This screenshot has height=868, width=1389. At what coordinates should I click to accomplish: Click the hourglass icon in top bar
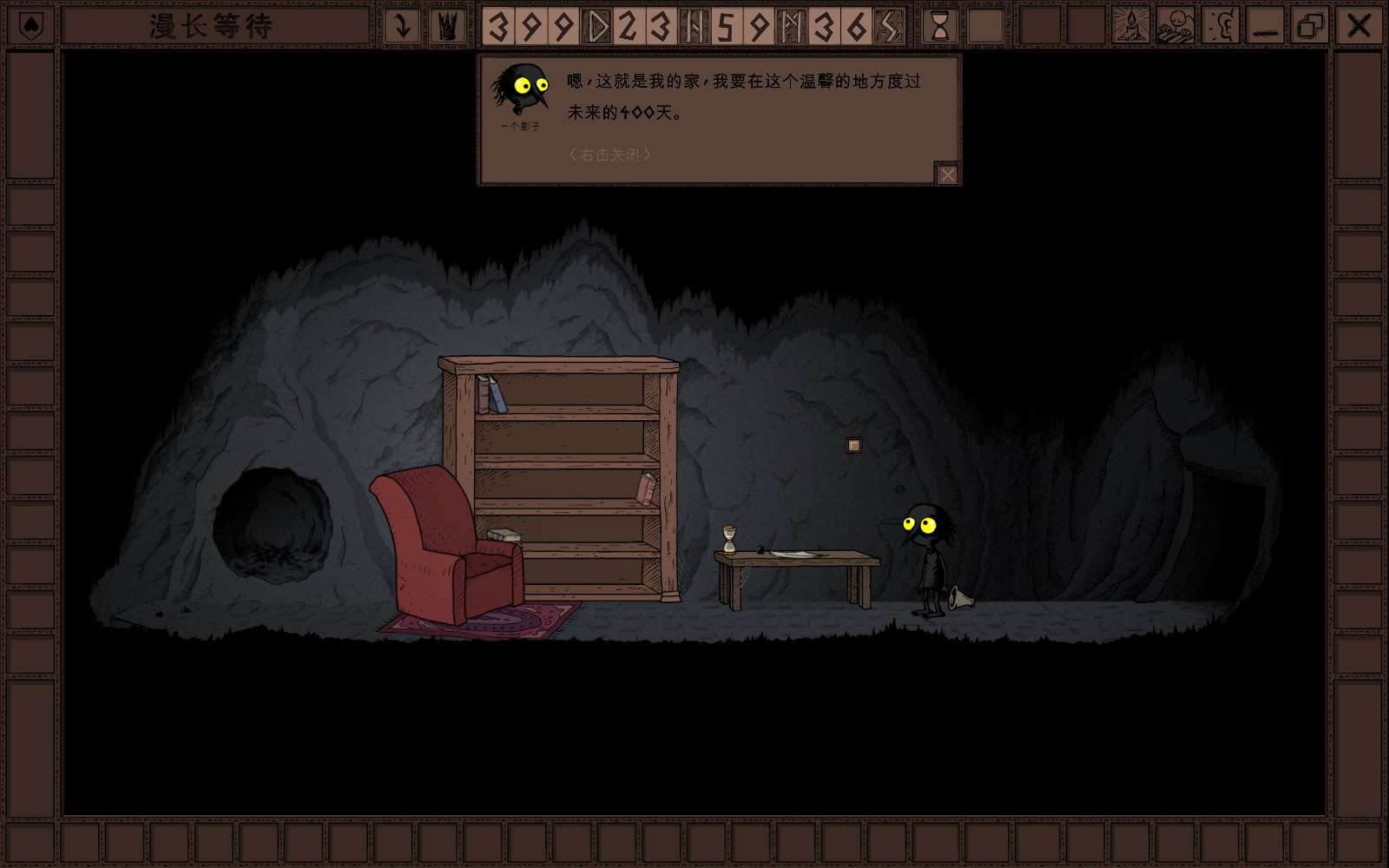[939, 26]
